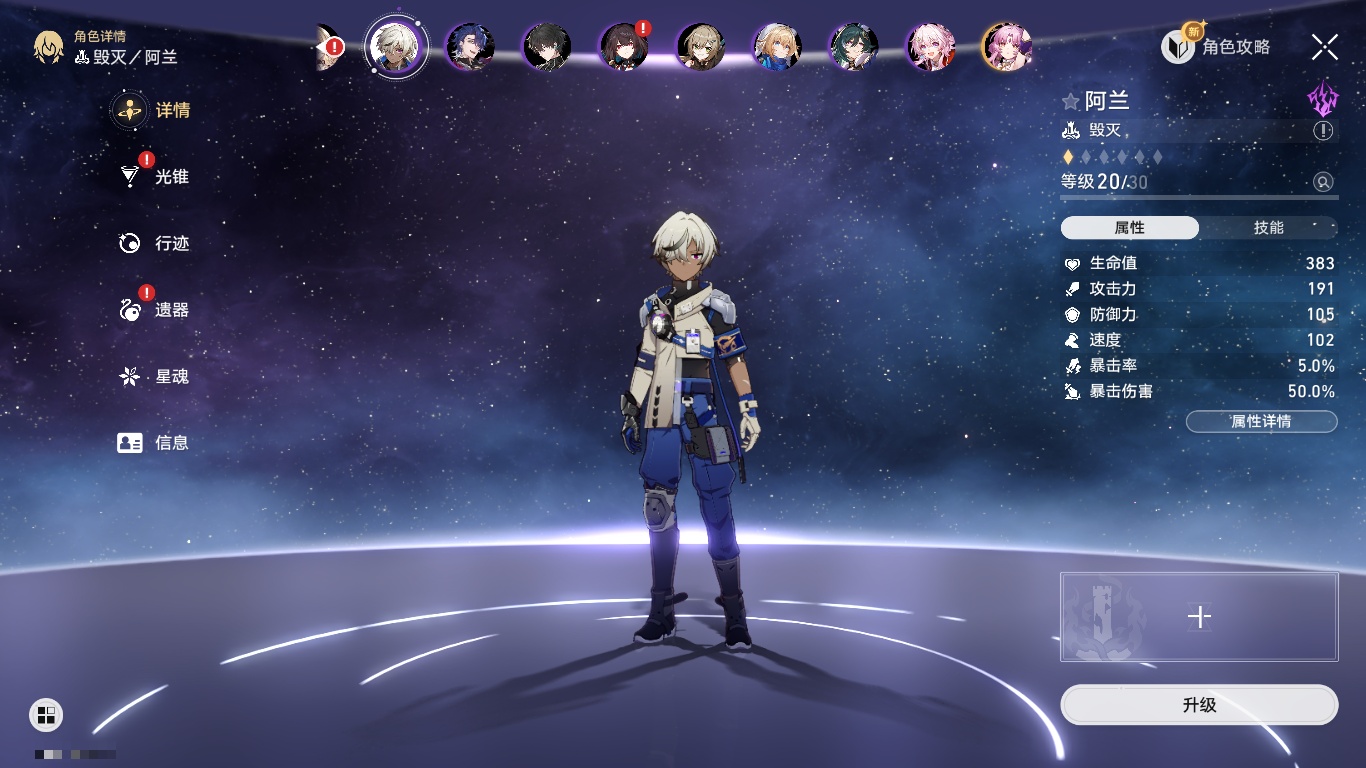Select the blue-haired Sampo portrait
The width and height of the screenshot is (1366, 768).
click(470, 46)
